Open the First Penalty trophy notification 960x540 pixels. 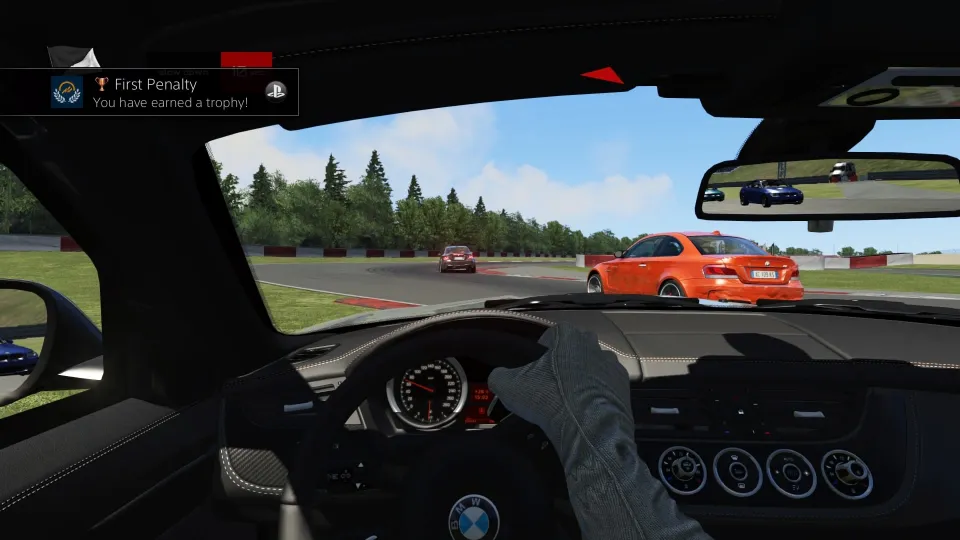170,93
